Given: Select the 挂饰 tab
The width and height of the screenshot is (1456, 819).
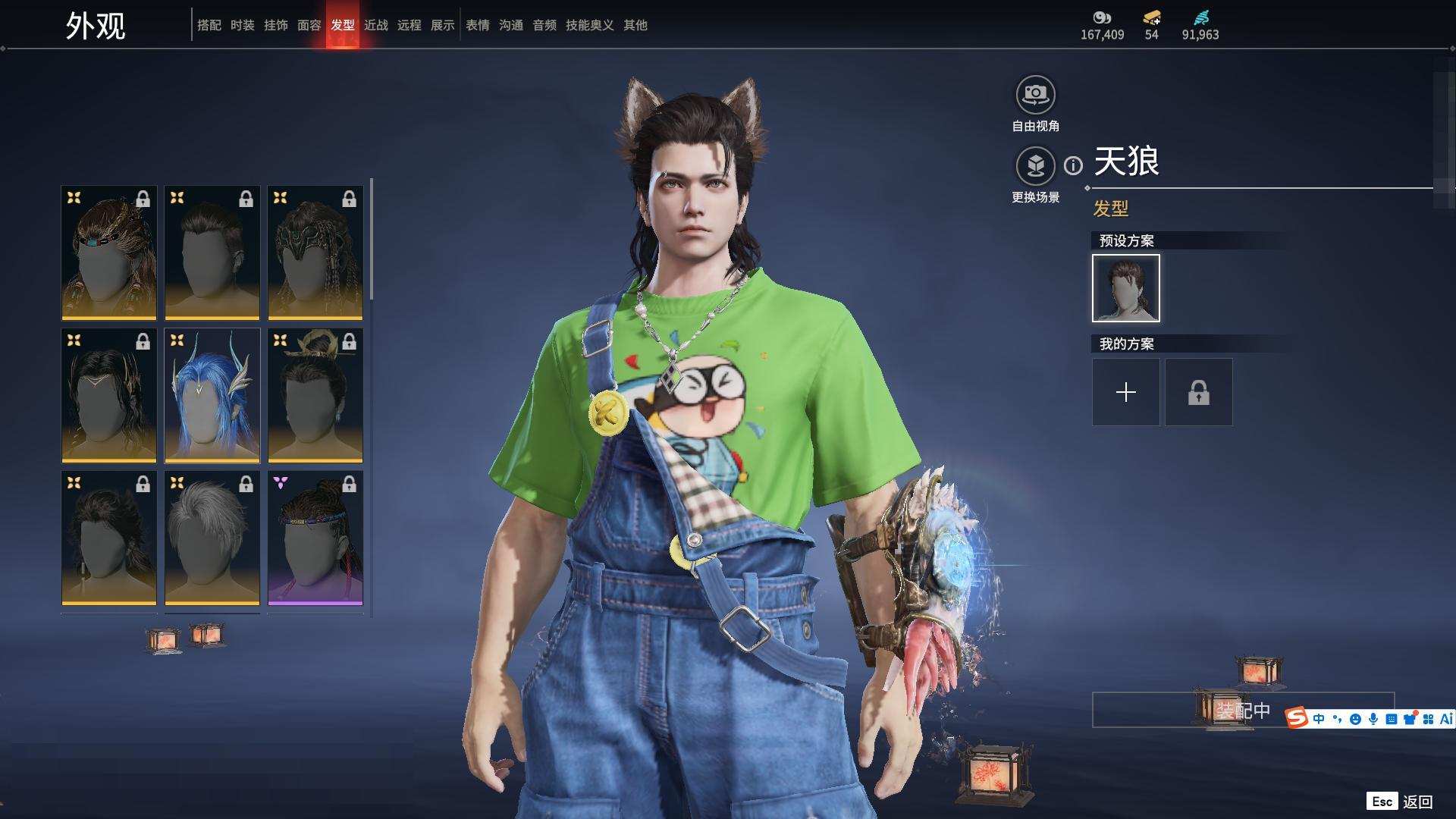Looking at the screenshot, I should click(x=275, y=25).
